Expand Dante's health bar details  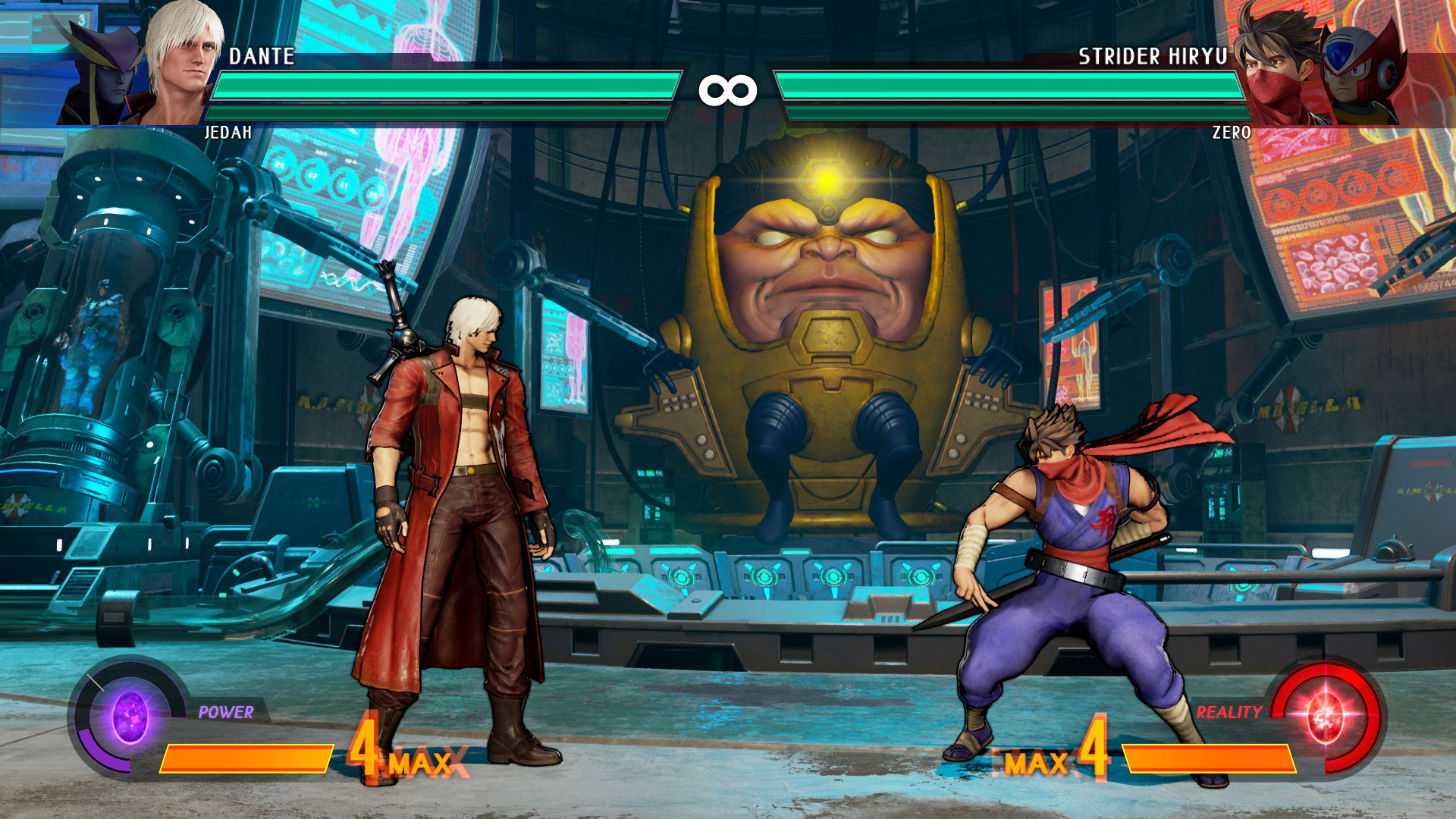(x=447, y=83)
